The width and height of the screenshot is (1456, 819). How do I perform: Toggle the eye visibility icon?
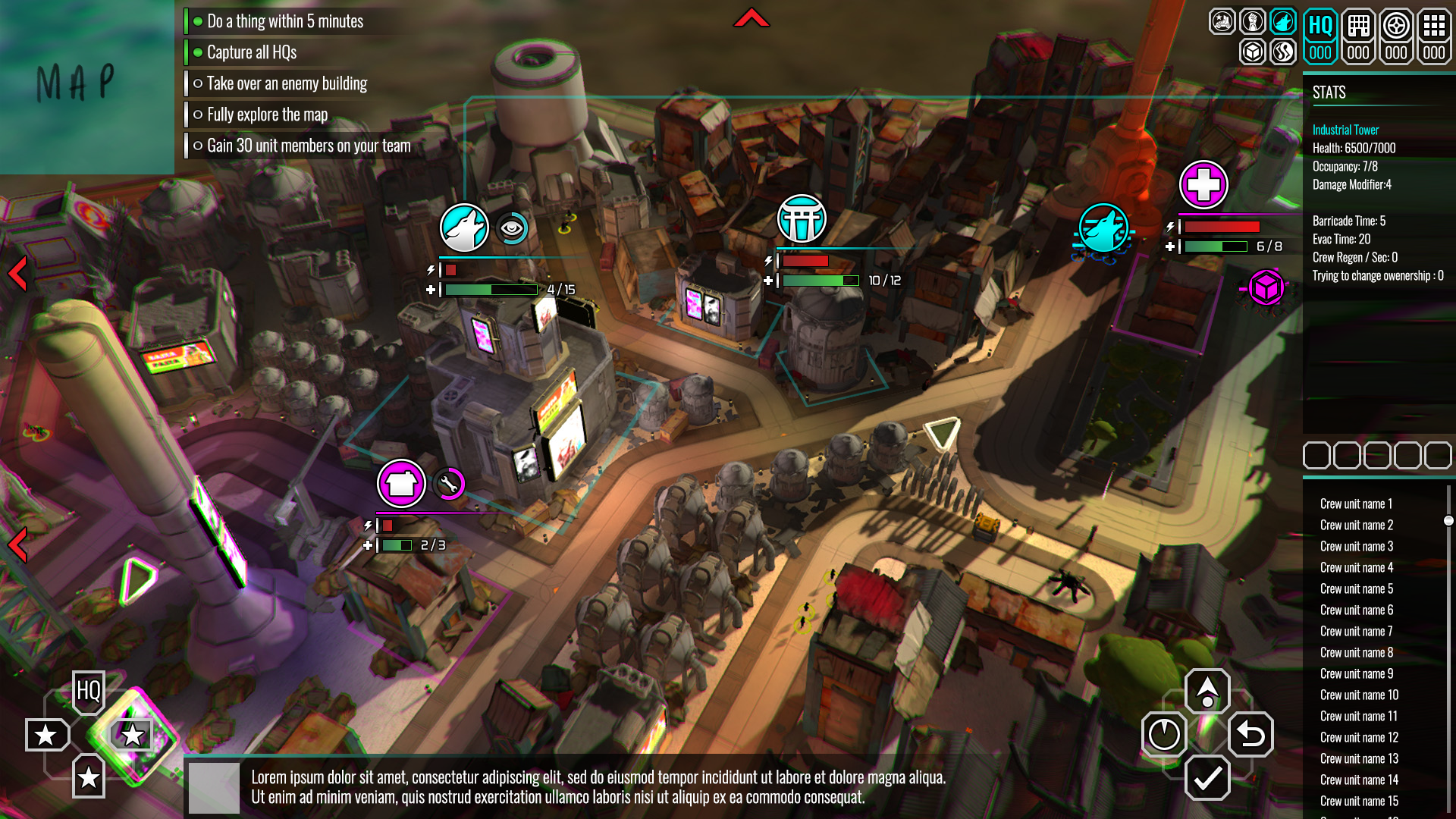coord(512,227)
